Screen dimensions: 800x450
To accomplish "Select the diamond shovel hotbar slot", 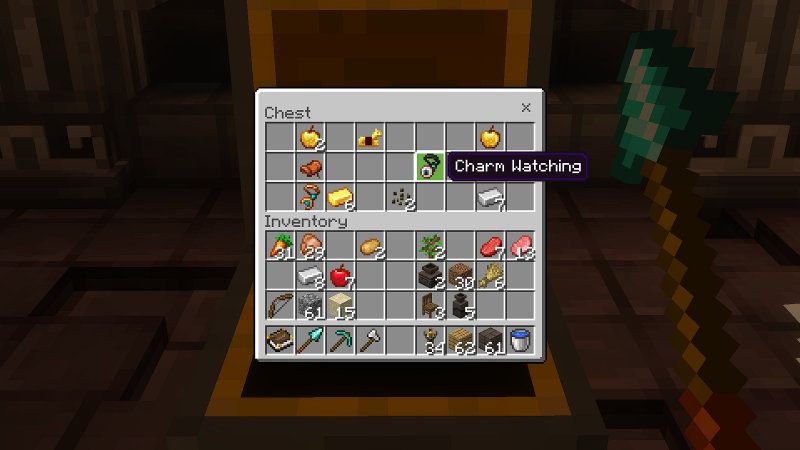I will point(310,341).
